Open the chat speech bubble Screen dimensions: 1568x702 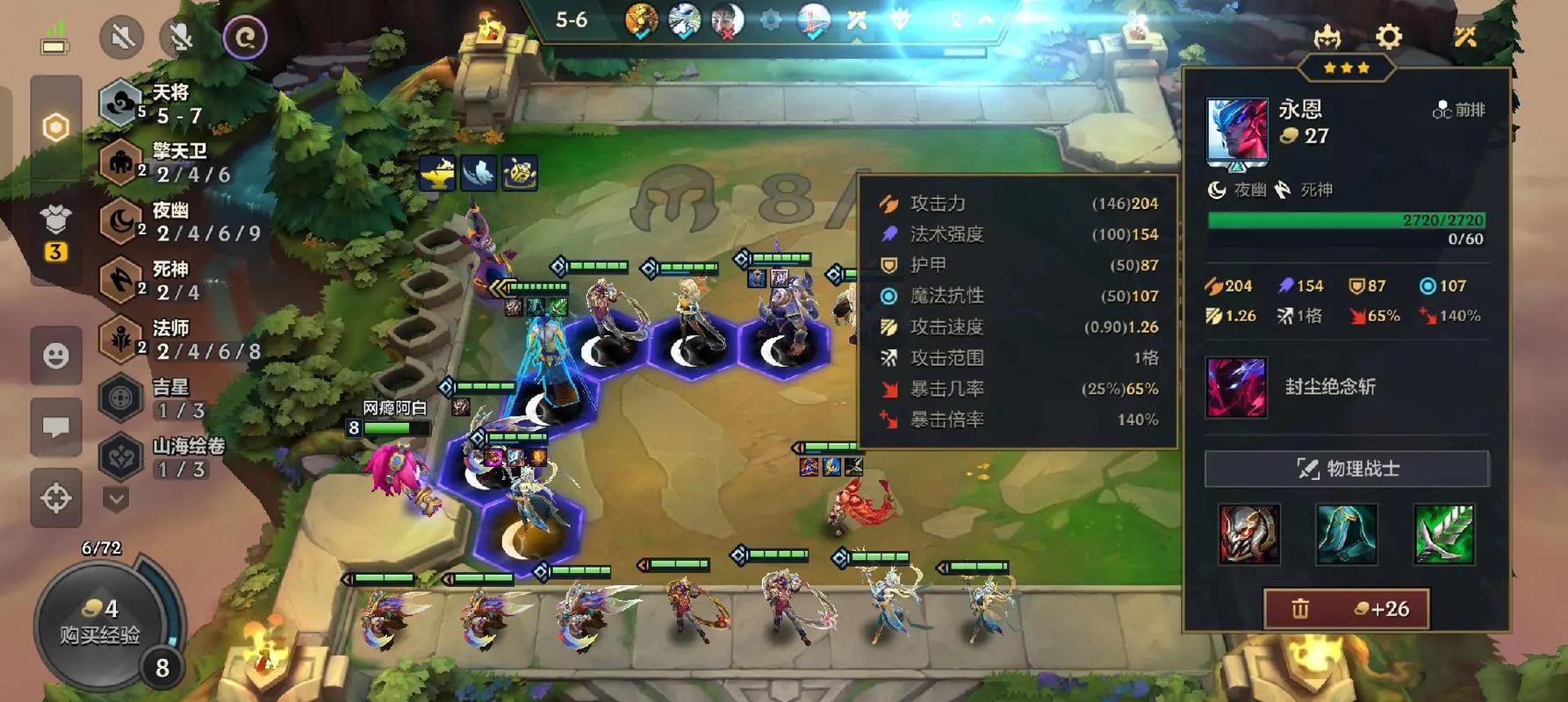pos(56,427)
